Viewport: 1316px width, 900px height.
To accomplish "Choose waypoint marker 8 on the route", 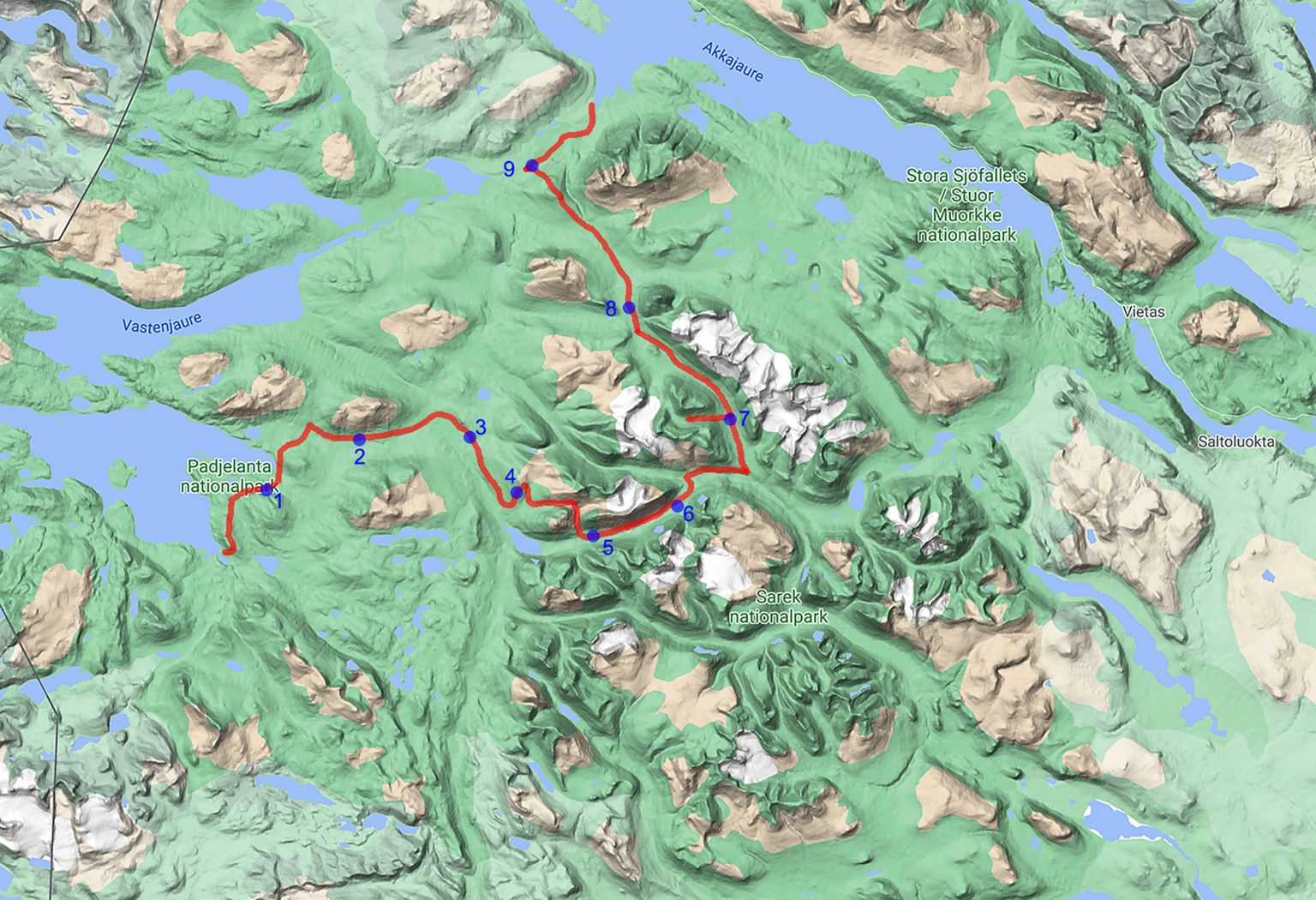I will pos(629,308).
